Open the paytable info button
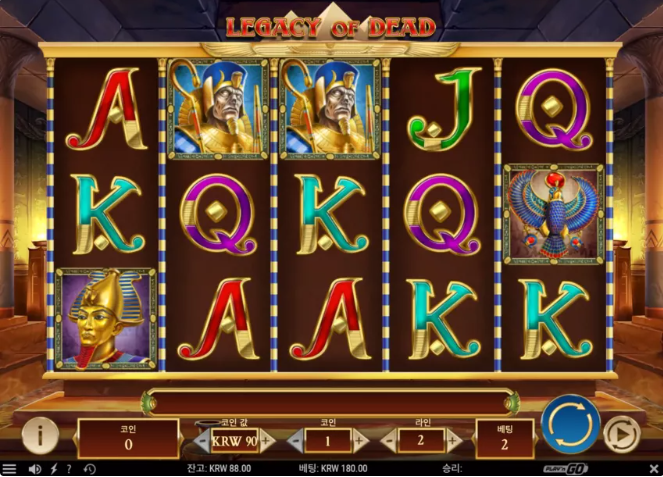The image size is (663, 477). pyautogui.click(x=39, y=435)
